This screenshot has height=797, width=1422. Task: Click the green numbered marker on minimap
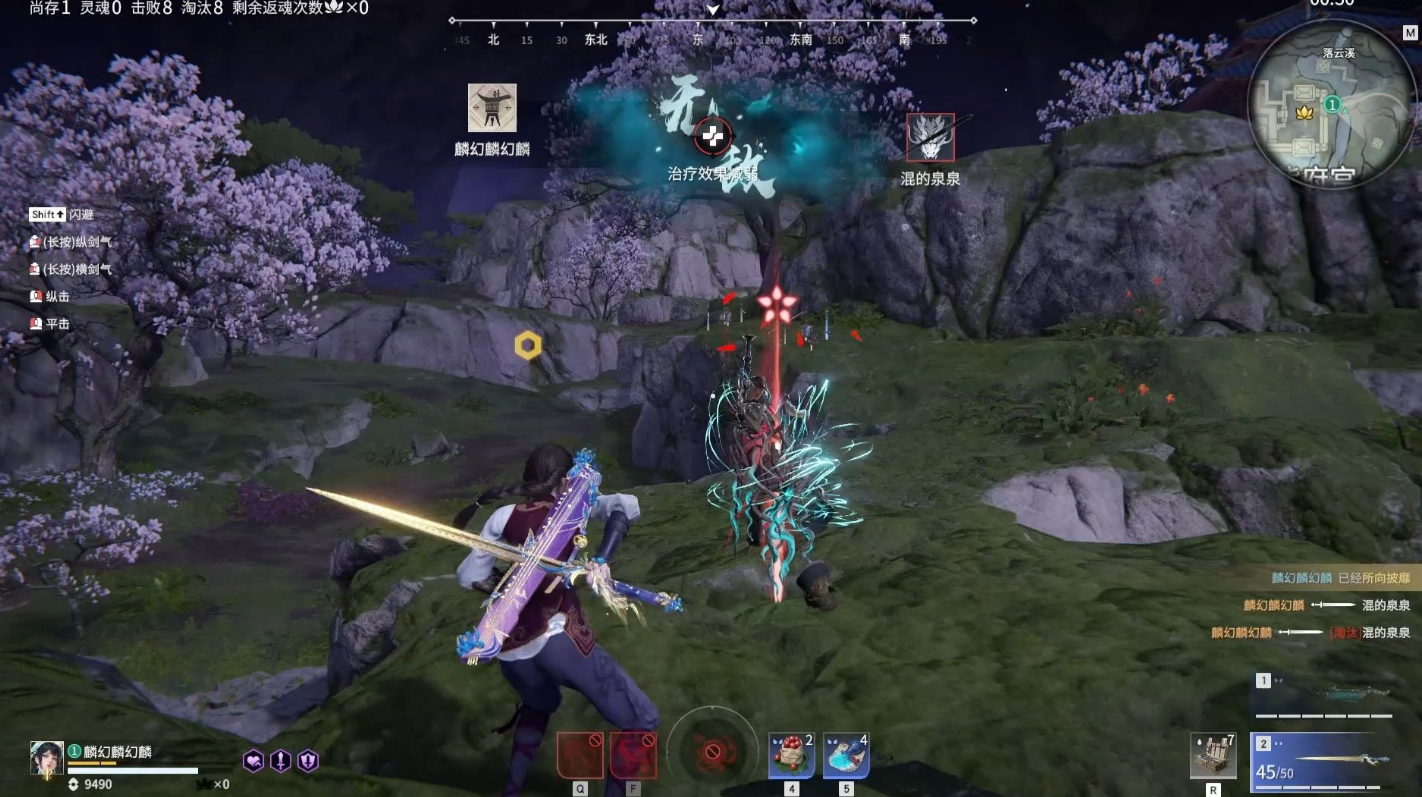point(1332,104)
